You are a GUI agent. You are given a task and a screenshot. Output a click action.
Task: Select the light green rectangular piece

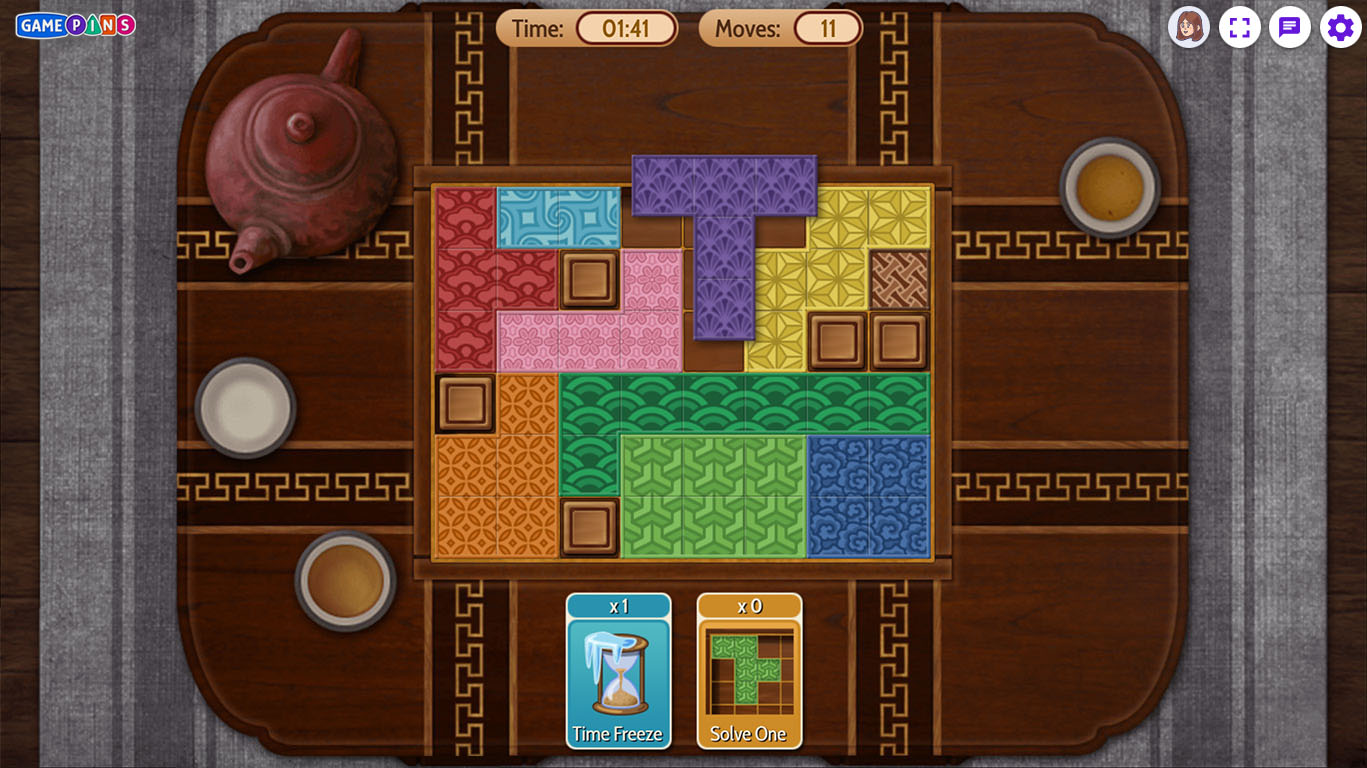pos(713,495)
